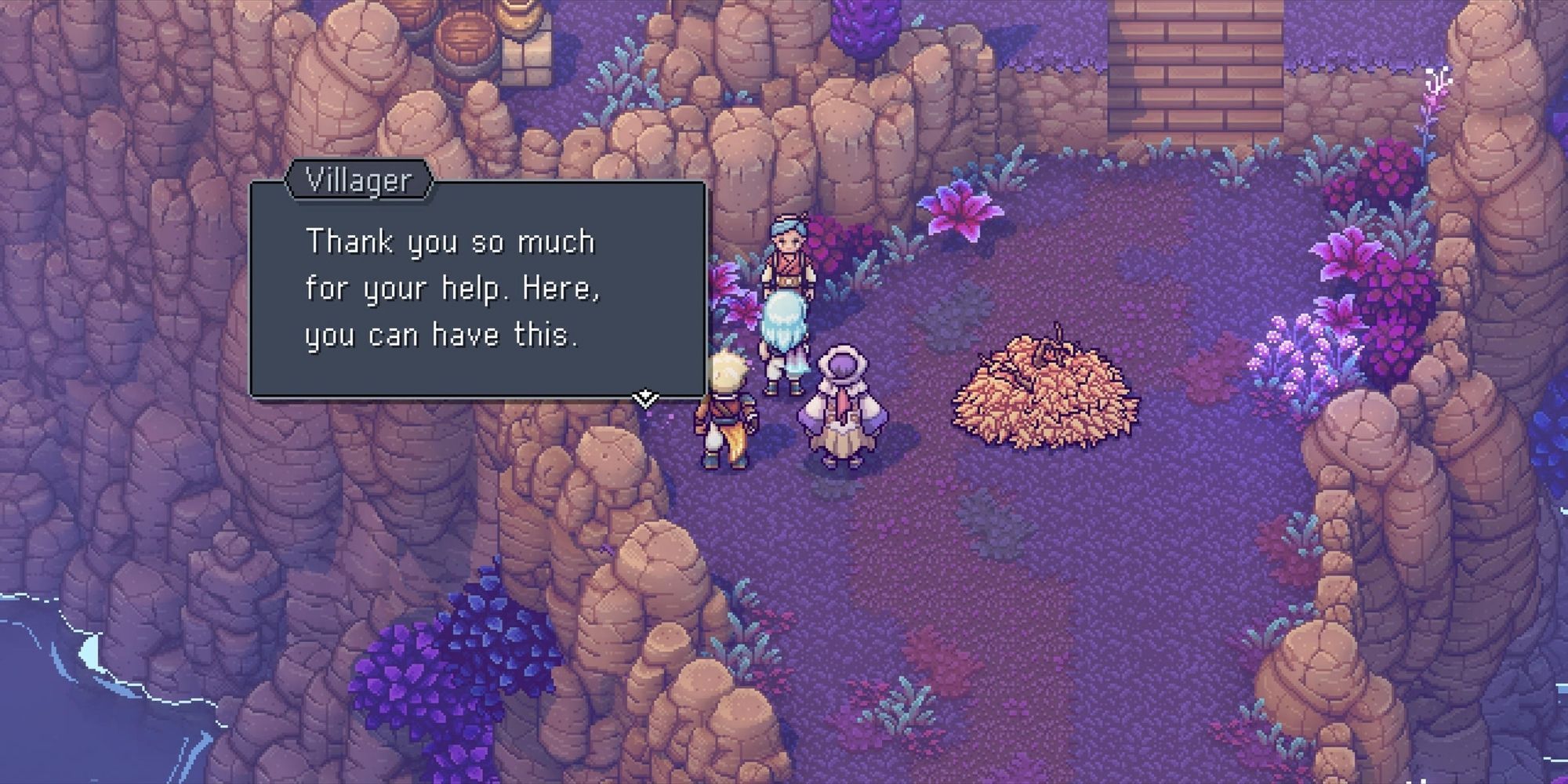This screenshot has height=784, width=1568.
Task: Advance the Villager's thank-you dialogue box
Action: (x=477, y=290)
